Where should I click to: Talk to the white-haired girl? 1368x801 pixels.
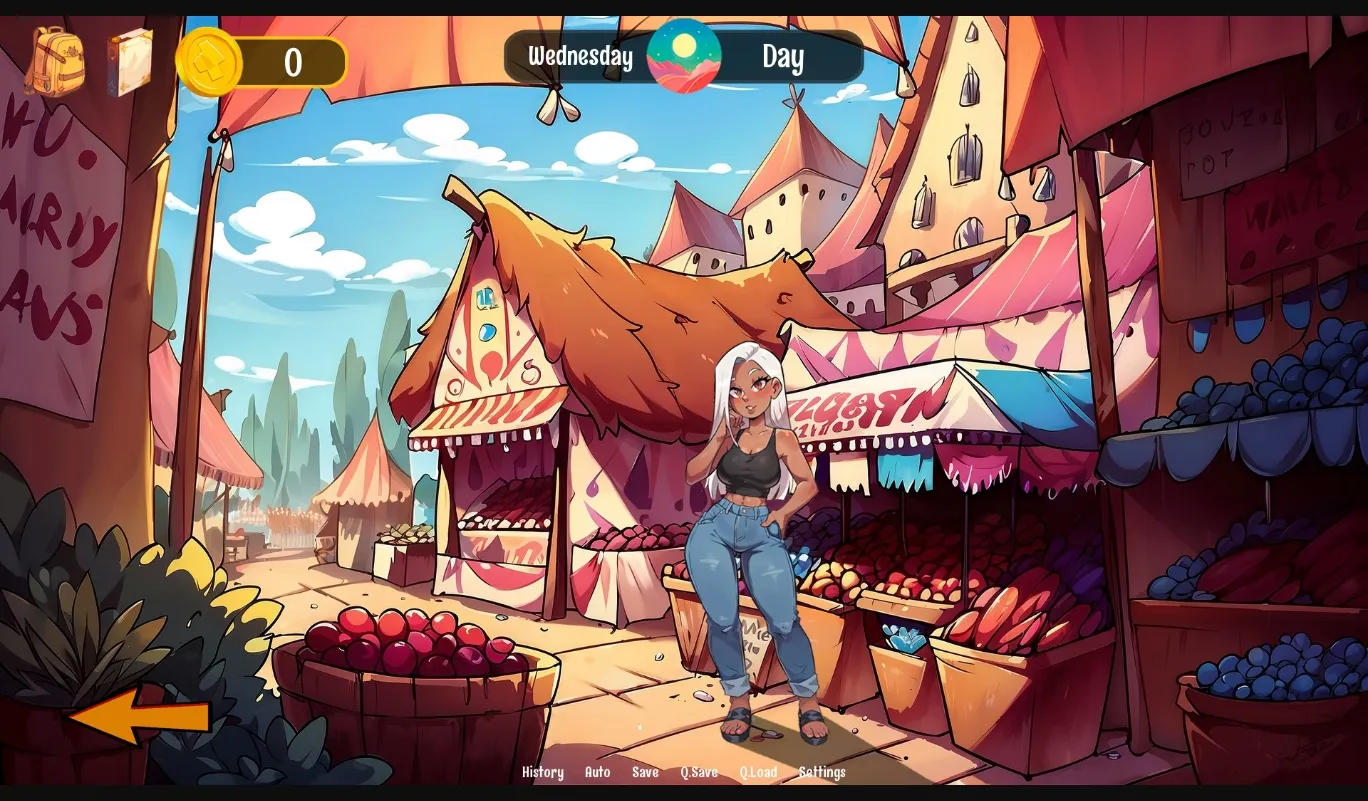(x=752, y=480)
